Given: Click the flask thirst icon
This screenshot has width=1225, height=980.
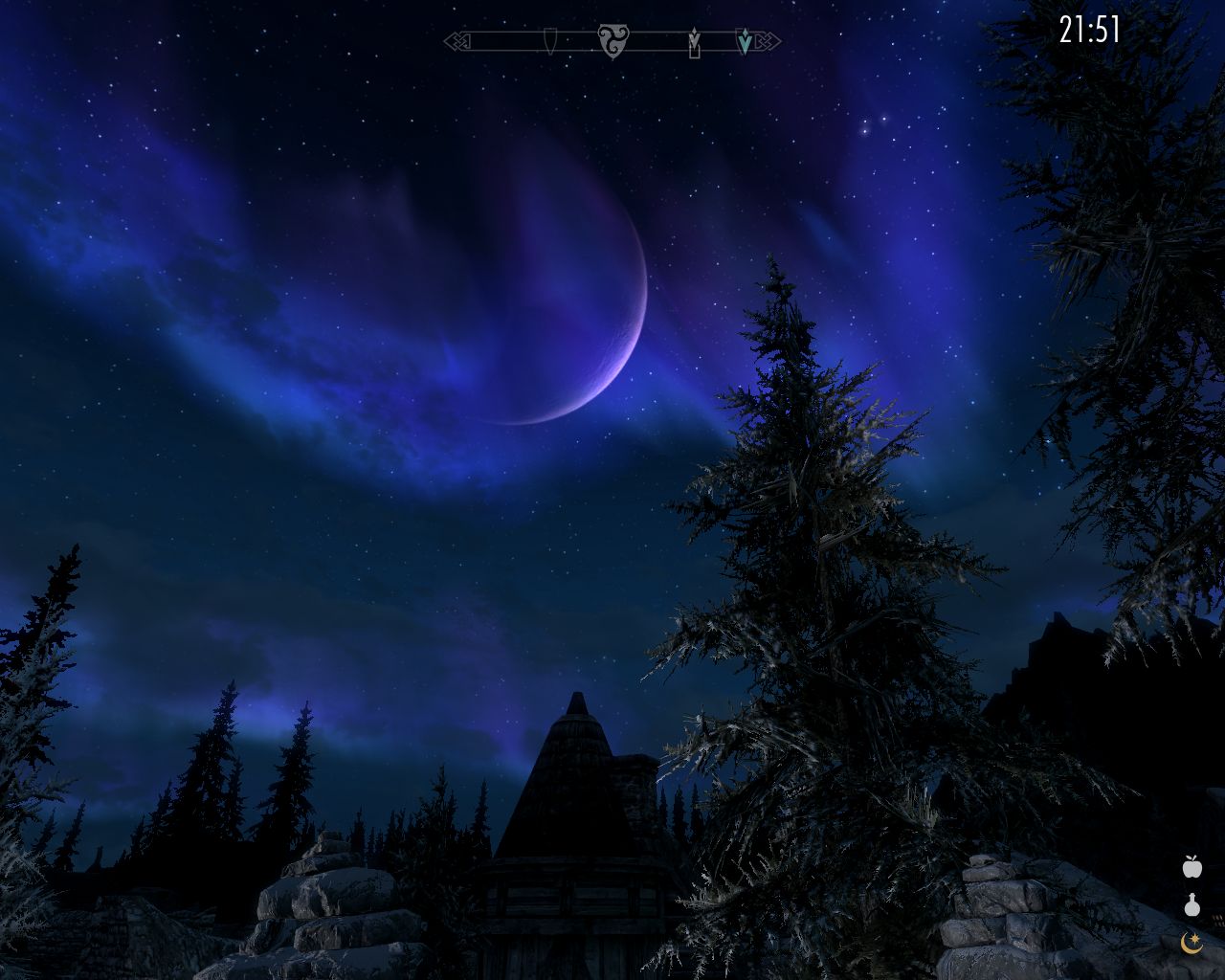Looking at the screenshot, I should pyautogui.click(x=1192, y=904).
